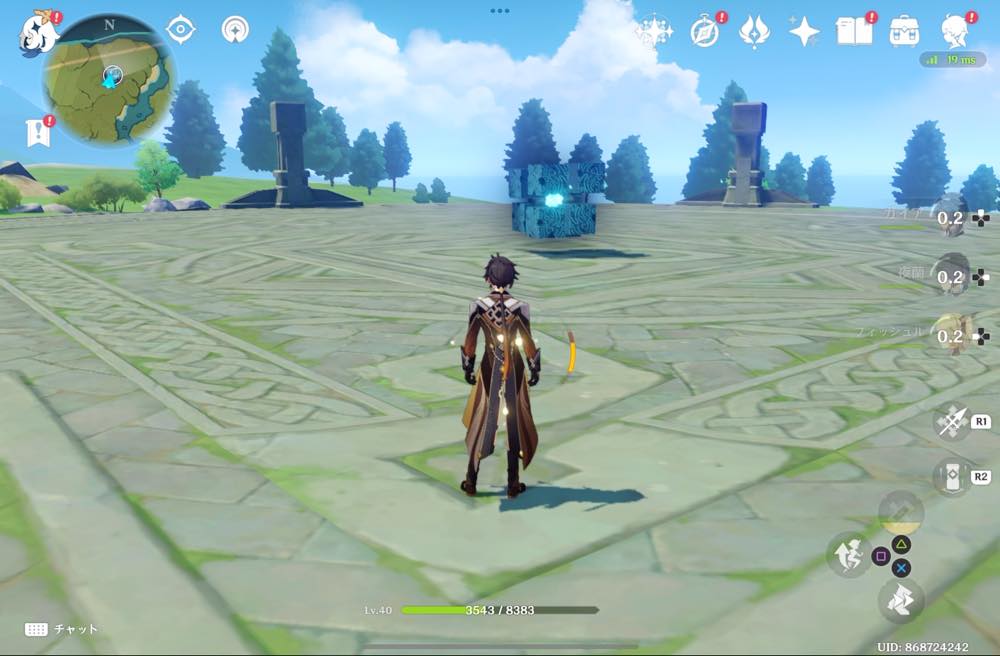The image size is (1000, 656).
Task: Use the crossed-arrows aim button
Action: (950, 421)
